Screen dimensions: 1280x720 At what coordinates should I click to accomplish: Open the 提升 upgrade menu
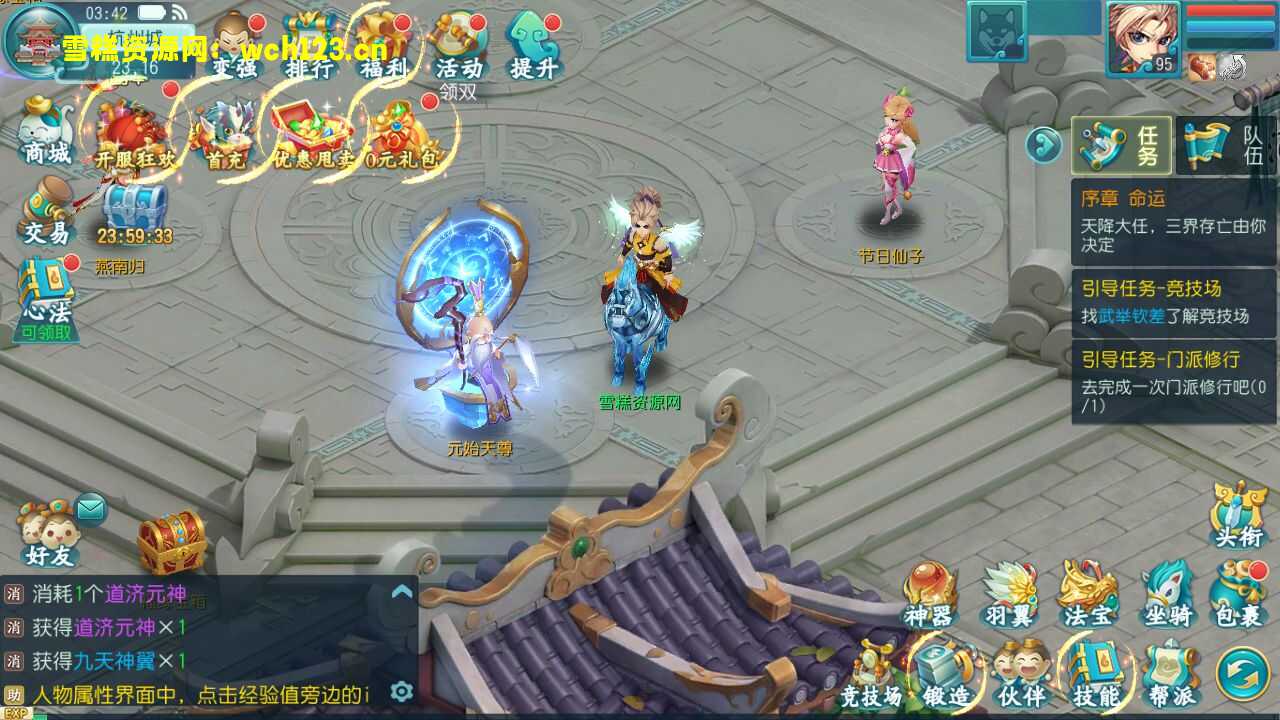click(x=533, y=45)
